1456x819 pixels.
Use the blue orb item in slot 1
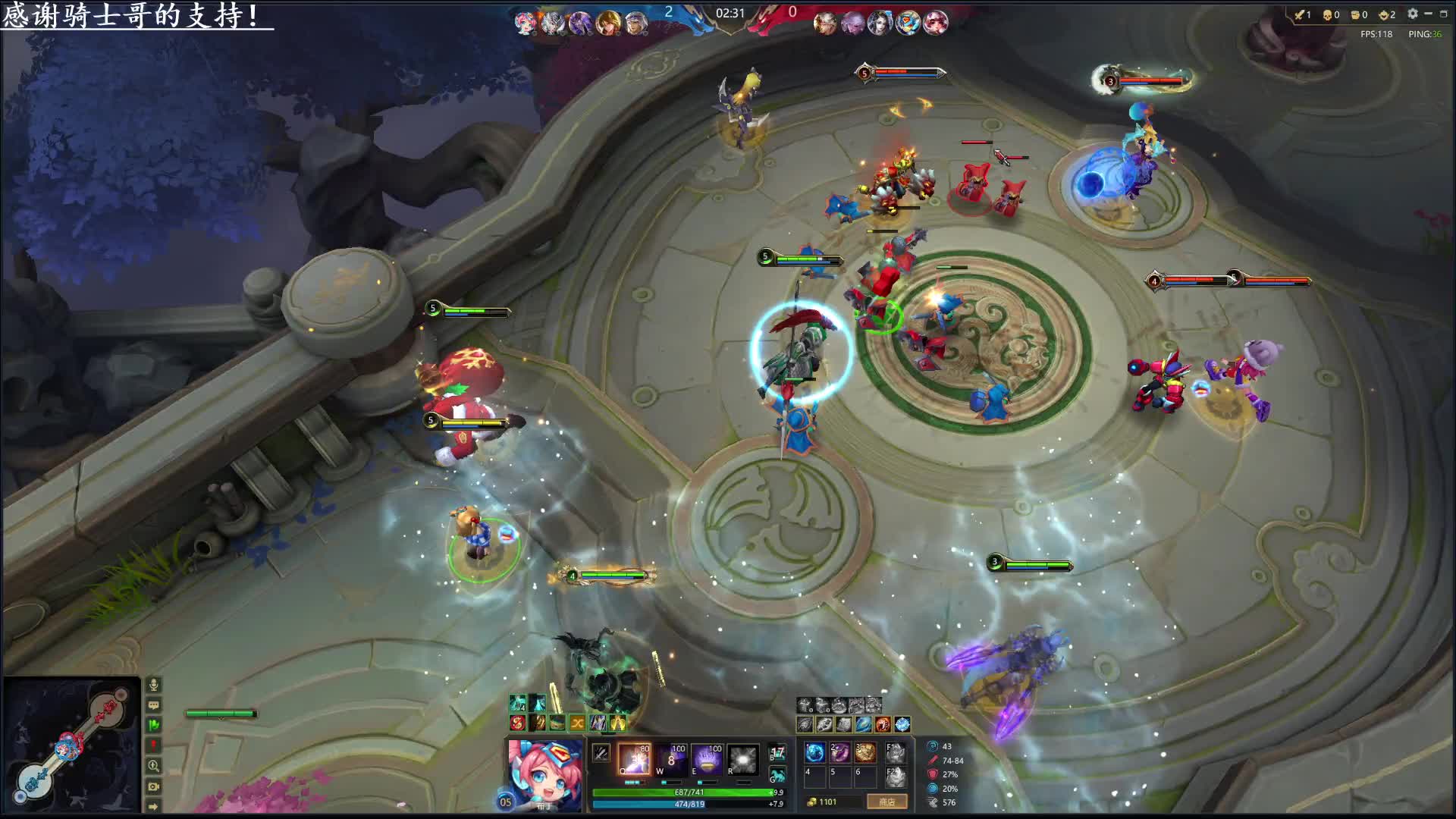pyautogui.click(x=814, y=752)
